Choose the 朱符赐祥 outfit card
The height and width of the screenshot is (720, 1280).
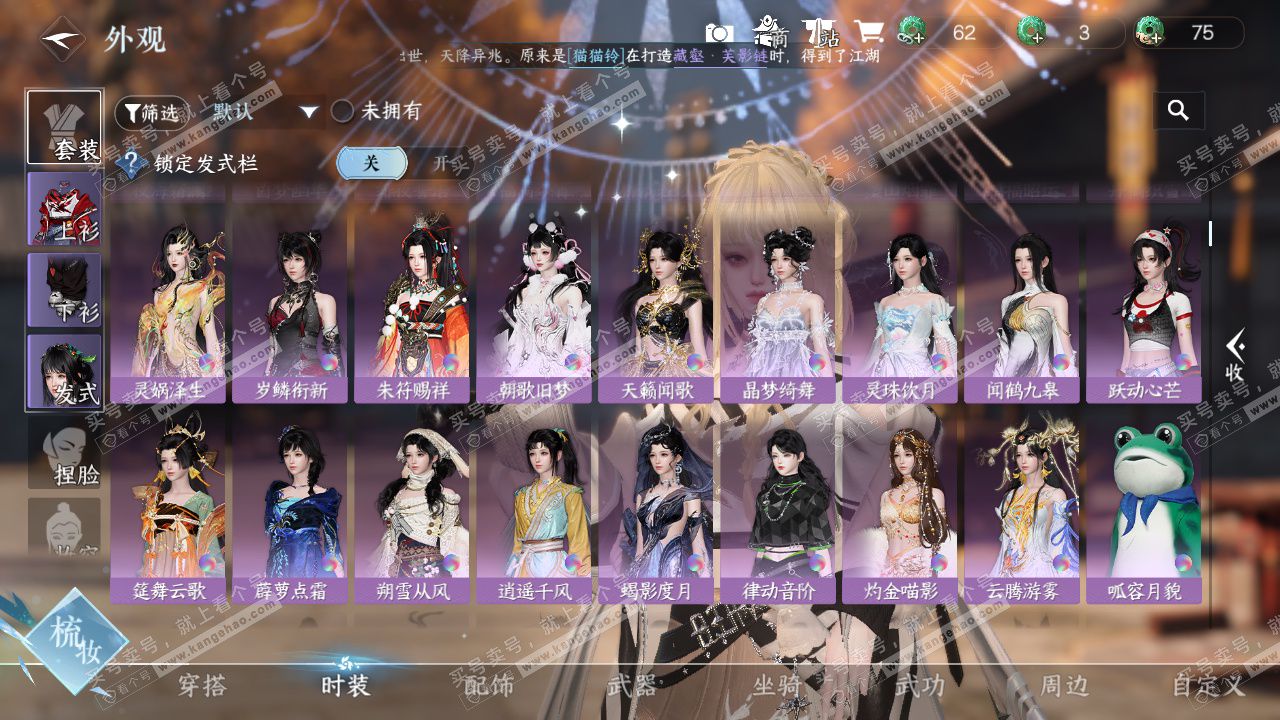point(412,312)
